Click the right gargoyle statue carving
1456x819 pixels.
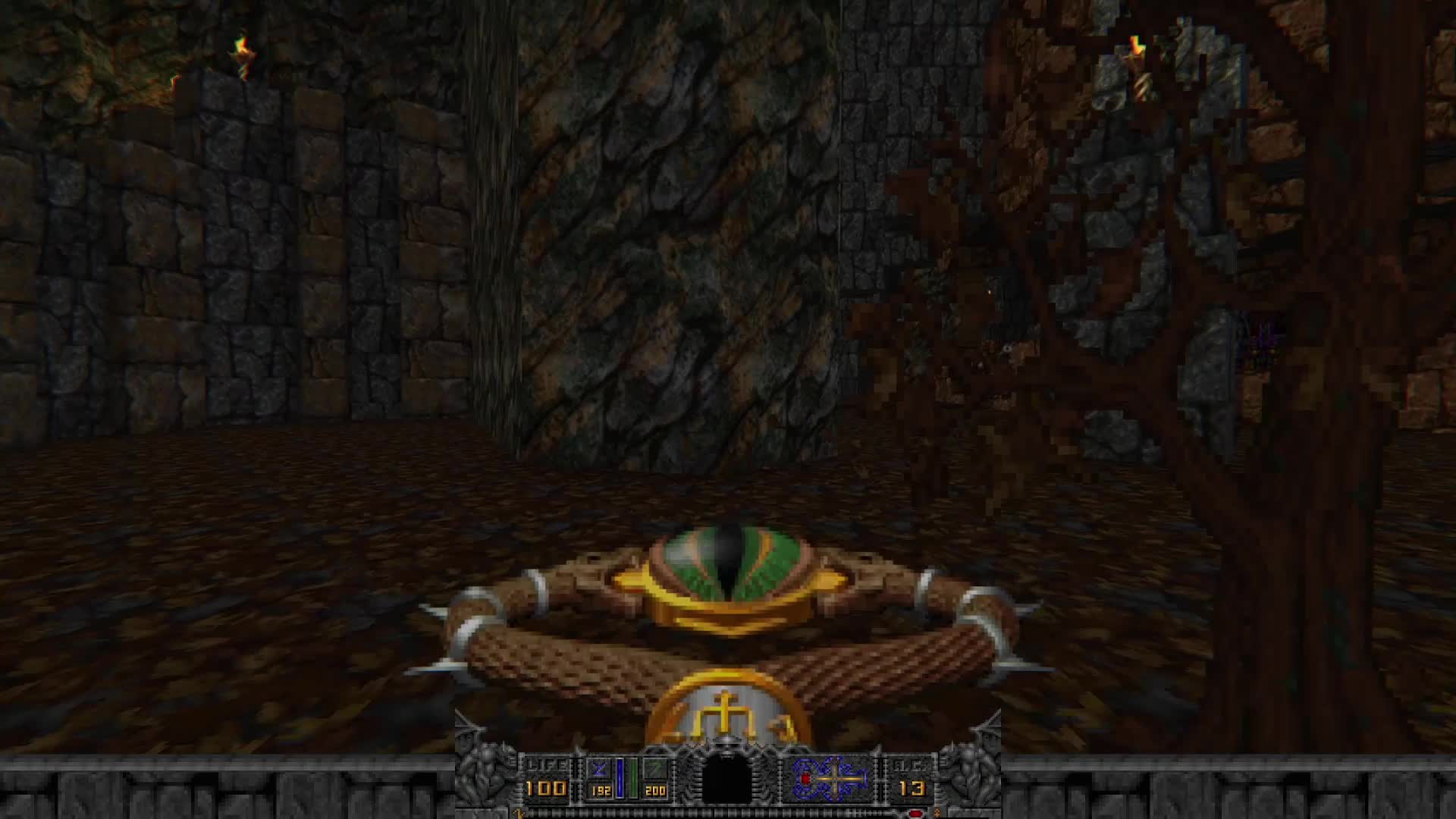pyautogui.click(x=975, y=777)
